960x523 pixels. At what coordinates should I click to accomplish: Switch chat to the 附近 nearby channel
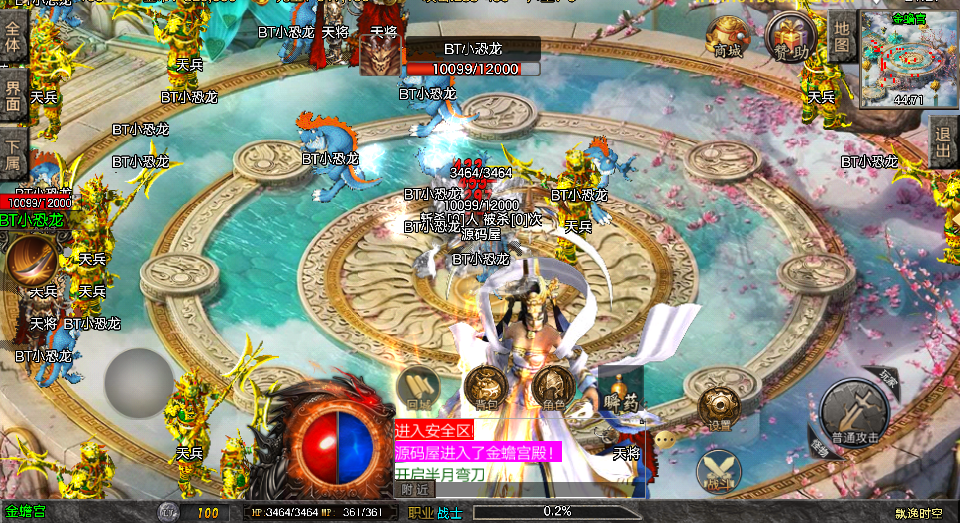click(416, 489)
